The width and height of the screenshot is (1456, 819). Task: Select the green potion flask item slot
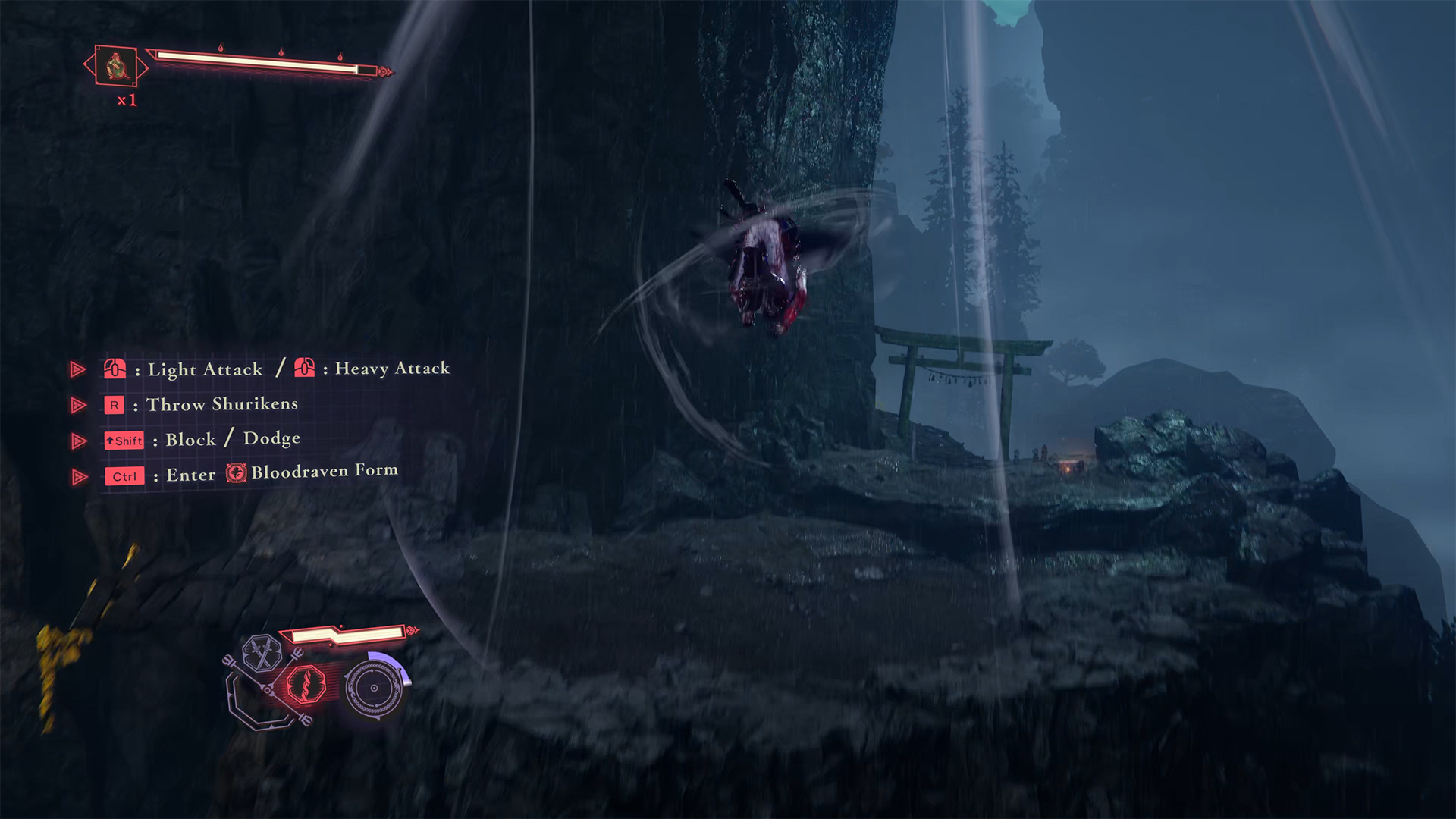click(x=116, y=66)
